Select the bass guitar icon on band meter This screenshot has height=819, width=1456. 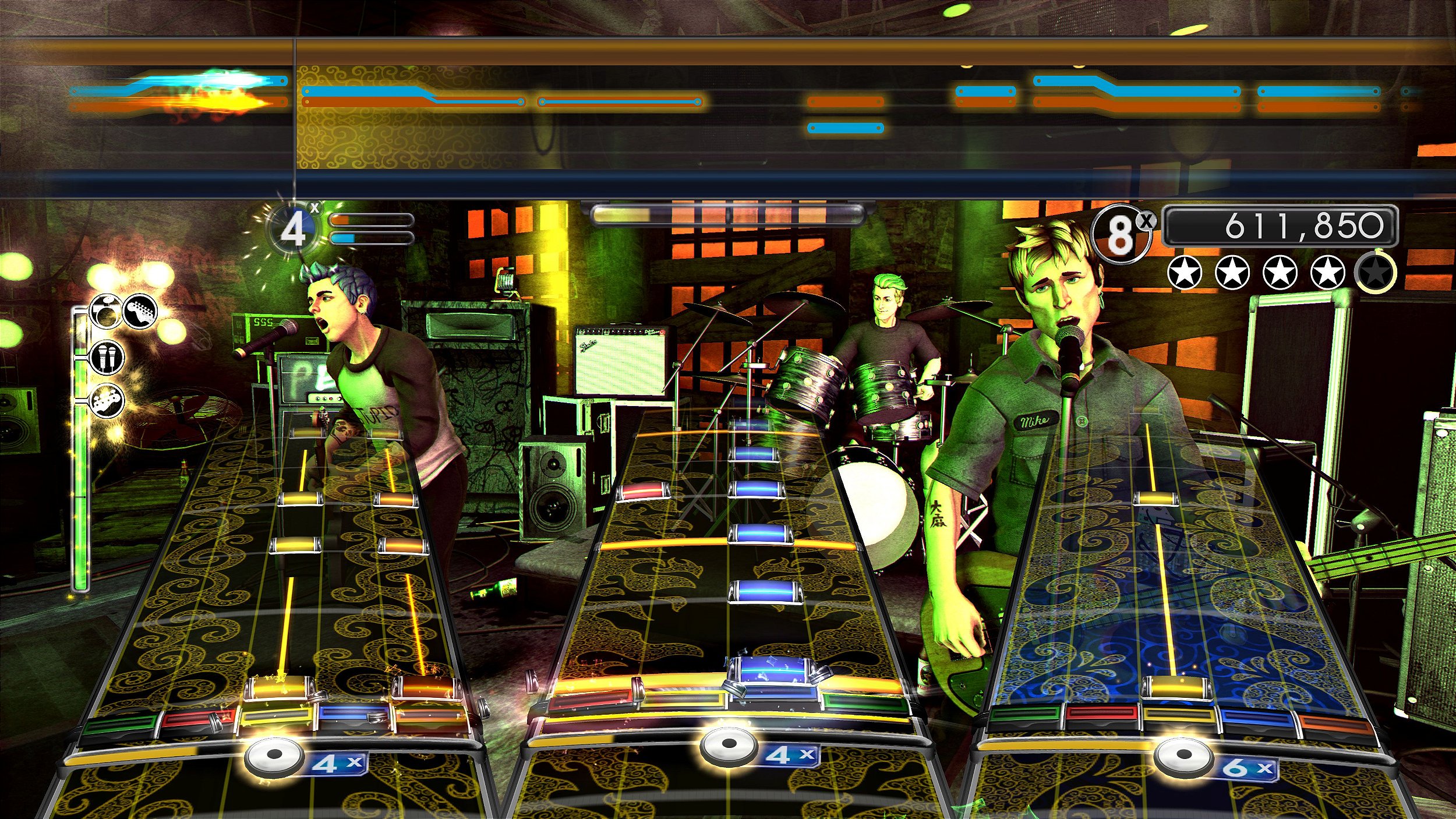(x=107, y=399)
